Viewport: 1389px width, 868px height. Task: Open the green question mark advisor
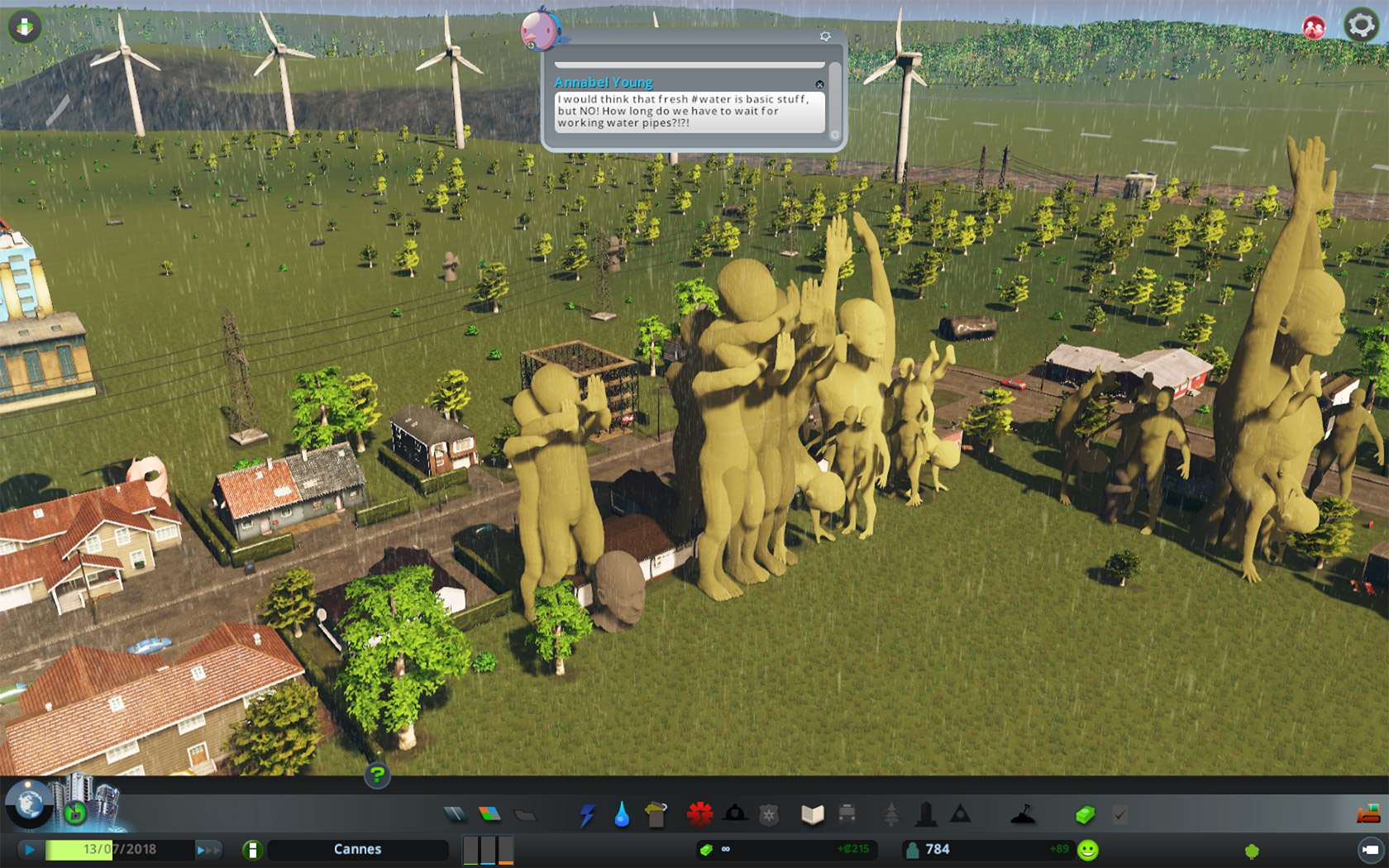[377, 775]
